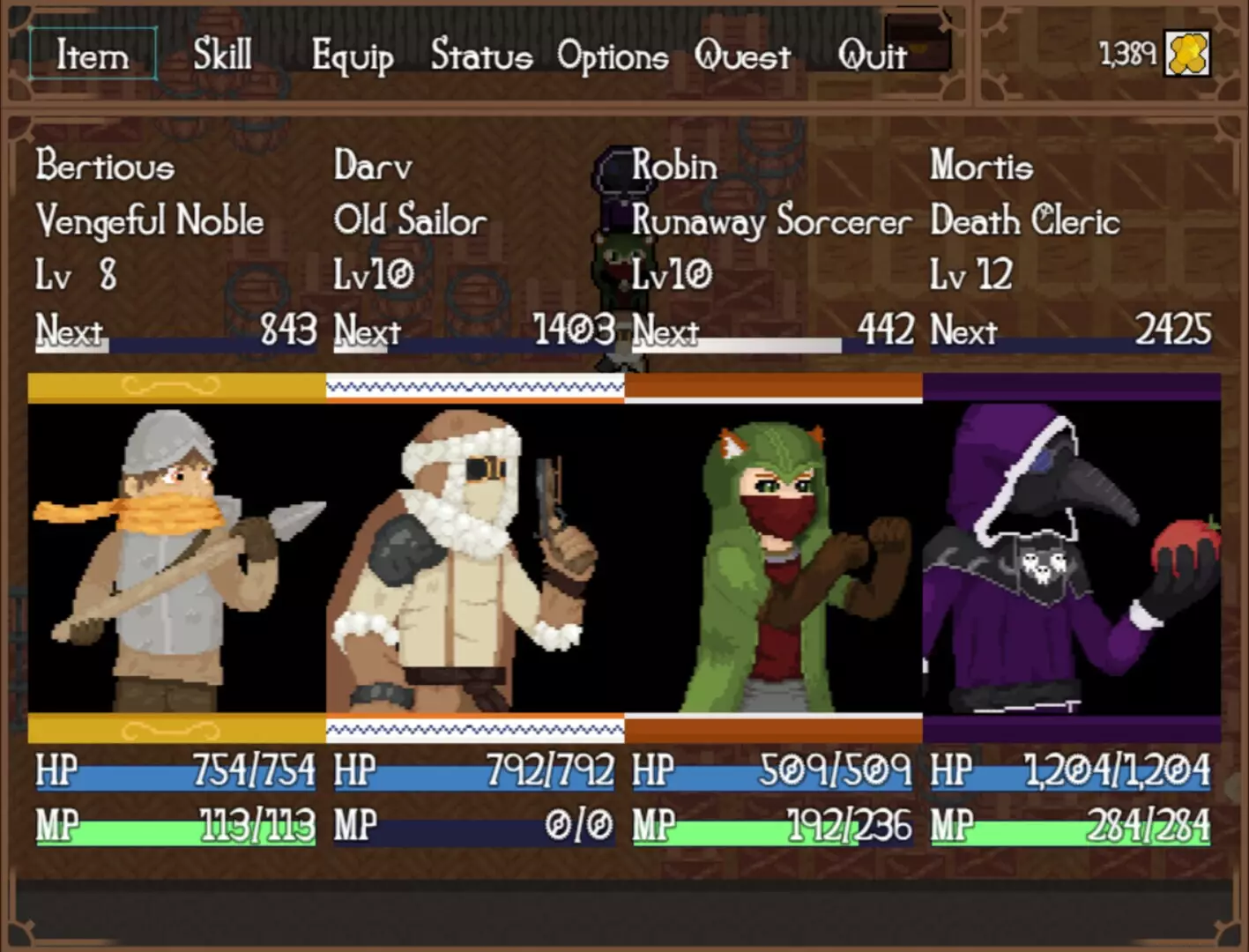
Task: View the Status screen
Action: [x=481, y=56]
